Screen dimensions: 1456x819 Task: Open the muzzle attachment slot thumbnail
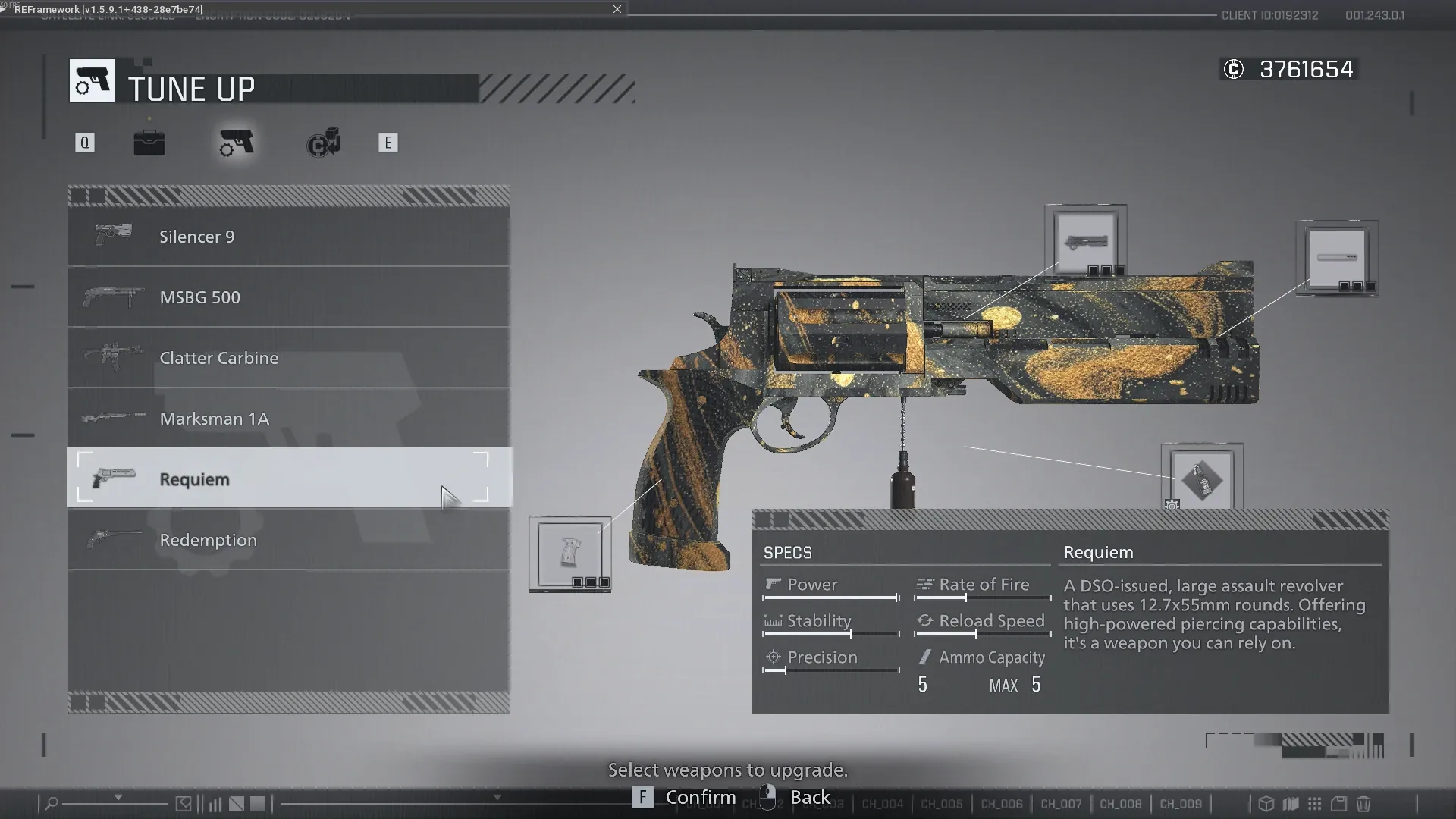(1337, 258)
